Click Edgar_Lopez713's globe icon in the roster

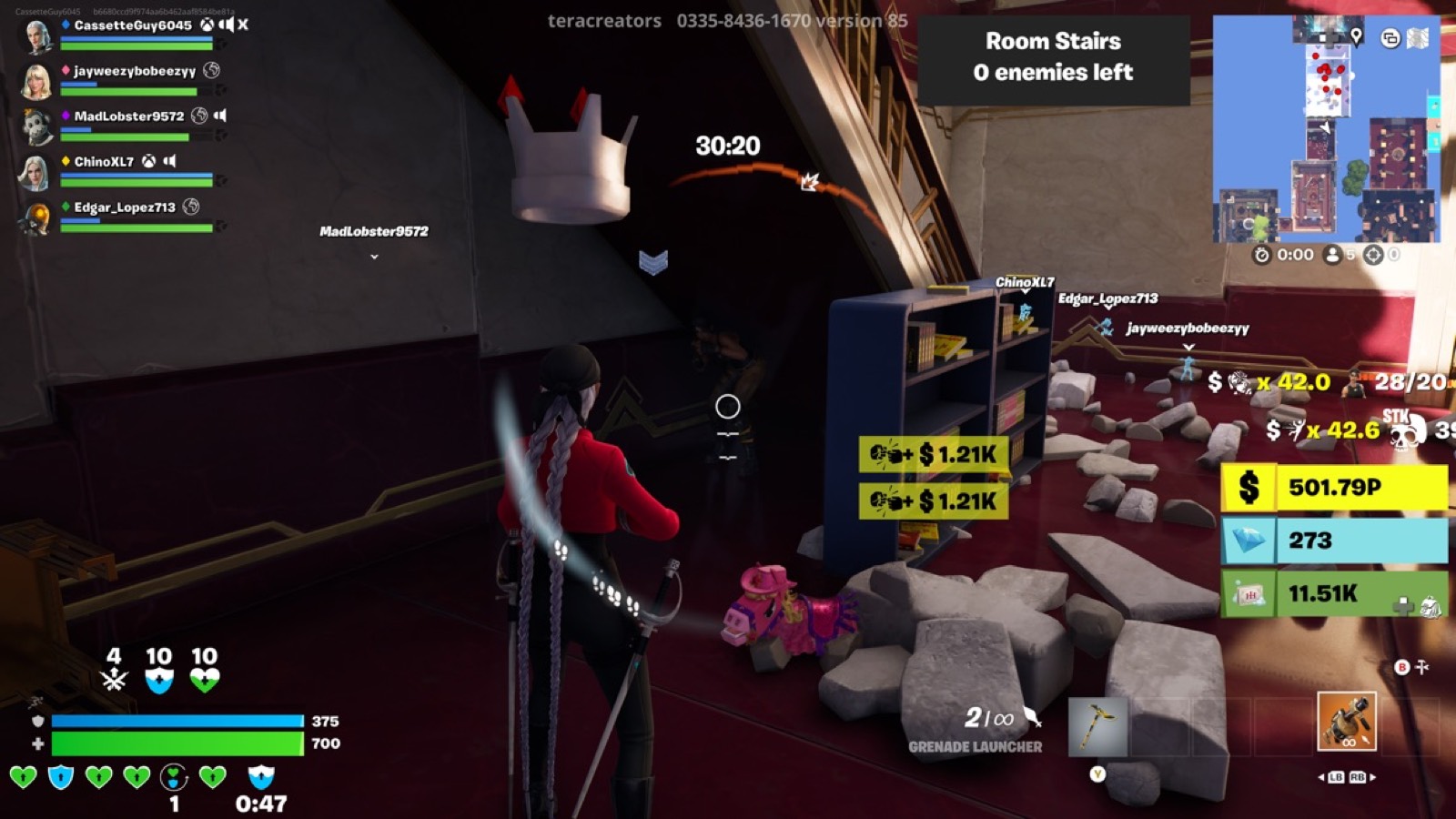[192, 207]
